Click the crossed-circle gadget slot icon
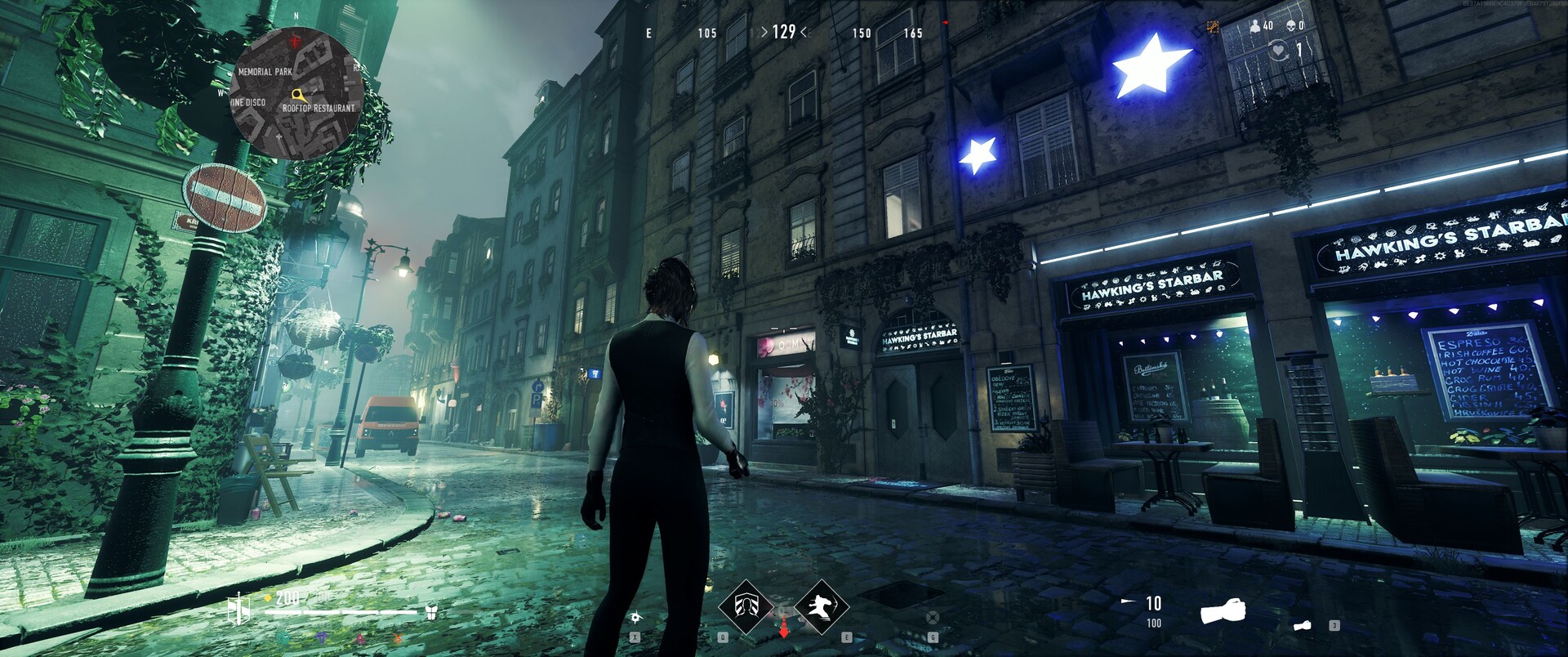Image resolution: width=1568 pixels, height=657 pixels. (x=933, y=617)
